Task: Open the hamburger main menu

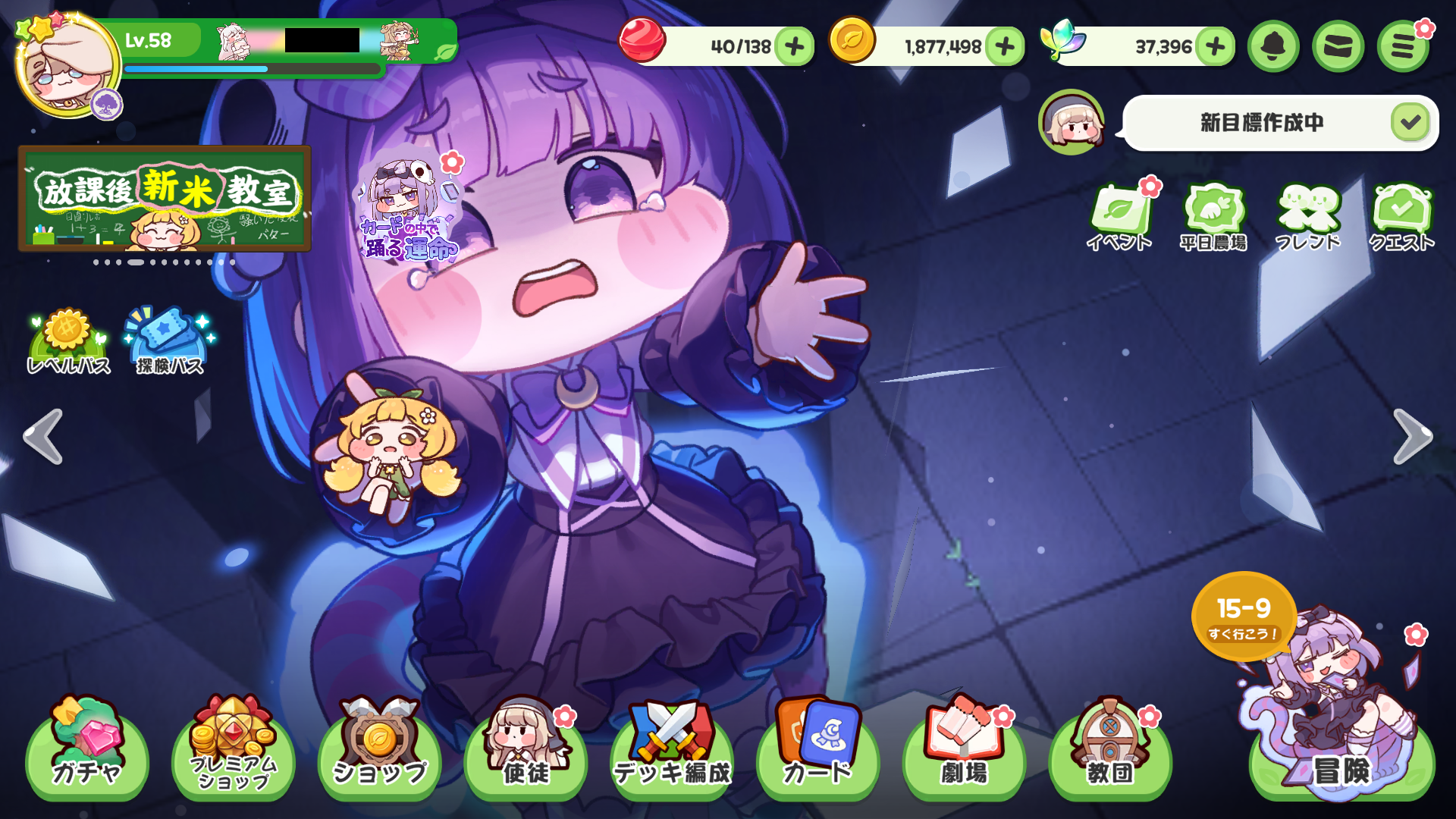Action: 1403,47
